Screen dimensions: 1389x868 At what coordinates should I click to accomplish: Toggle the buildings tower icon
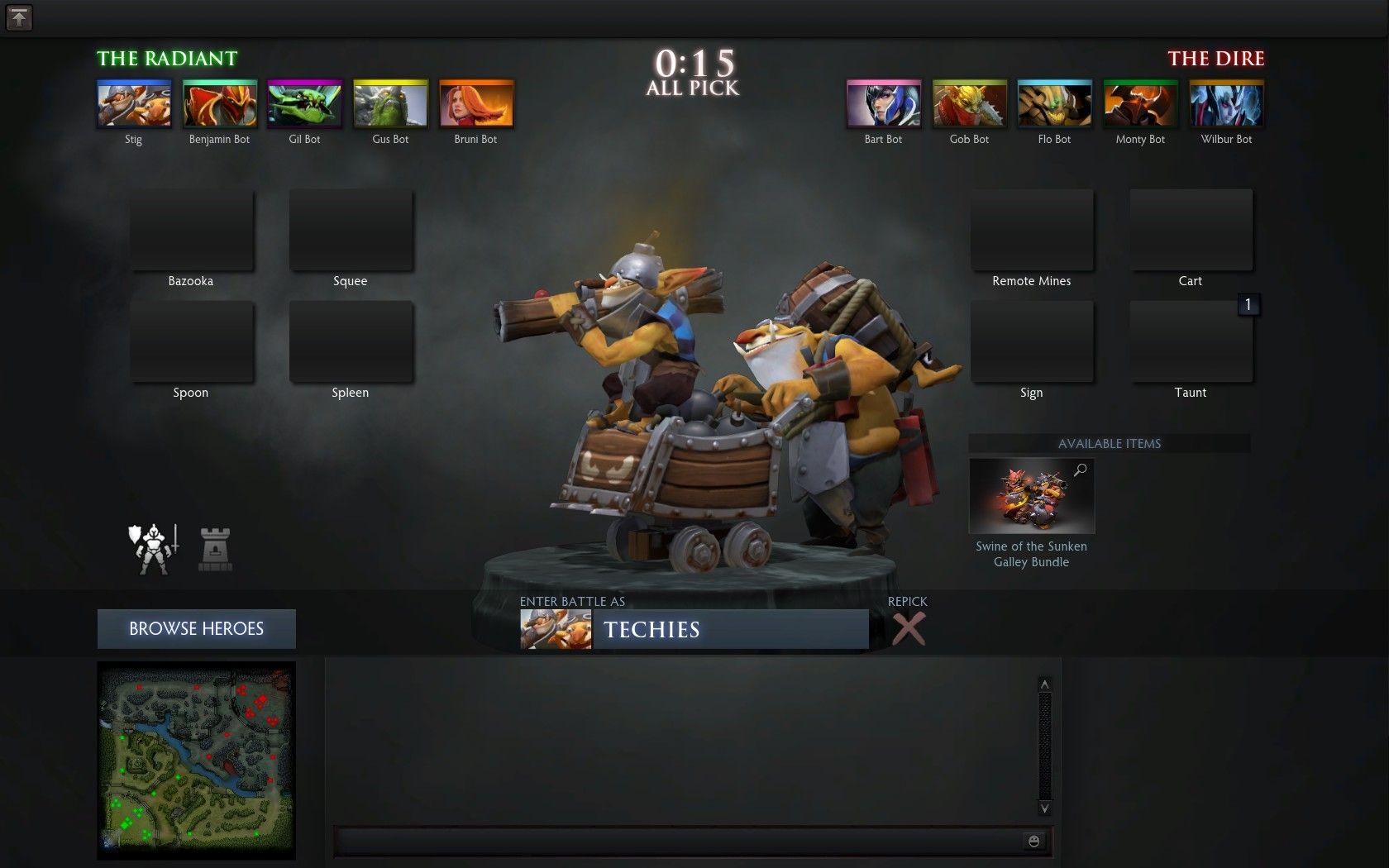coord(213,546)
